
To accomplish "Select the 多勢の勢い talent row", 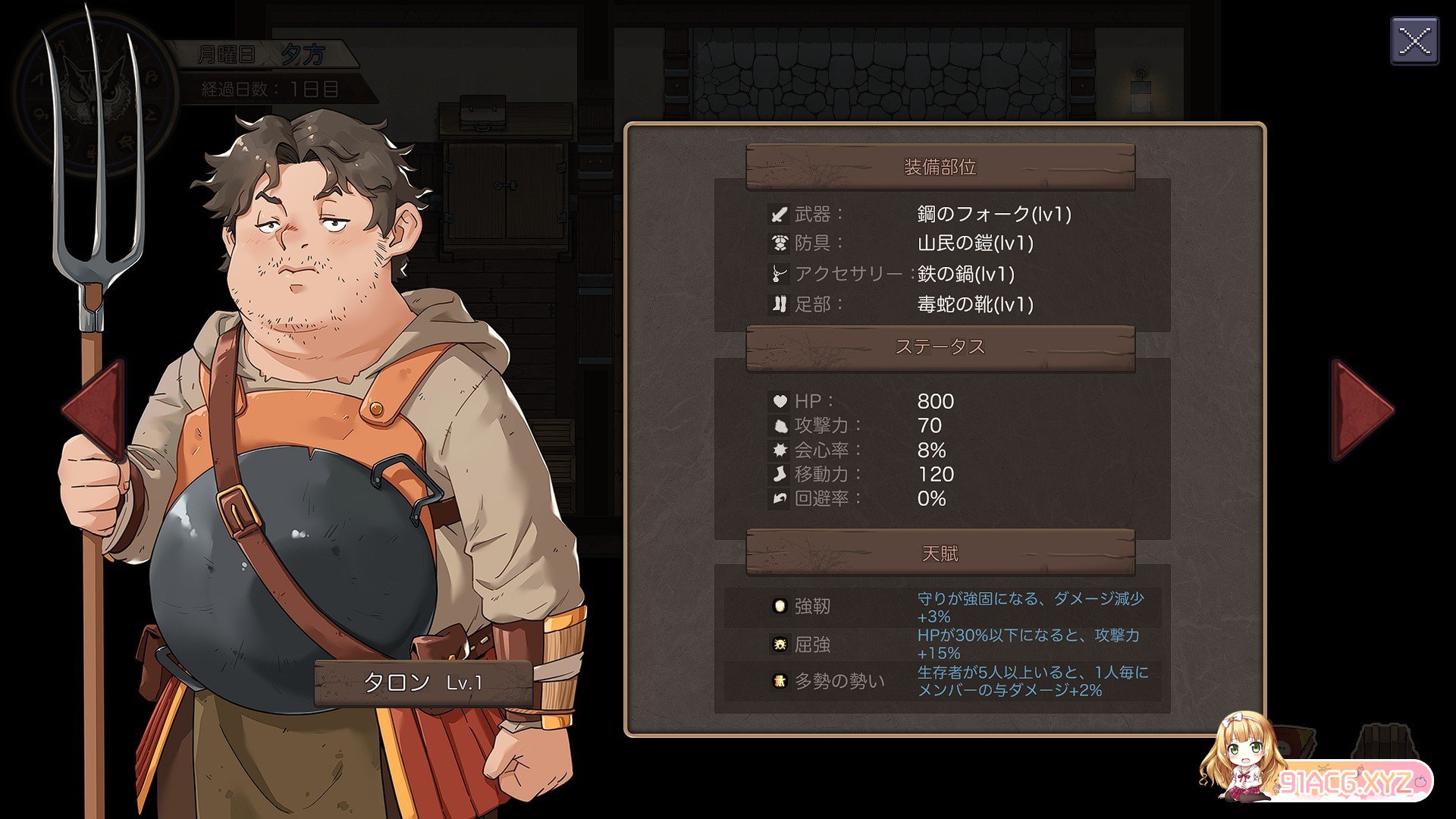I will coord(942,681).
